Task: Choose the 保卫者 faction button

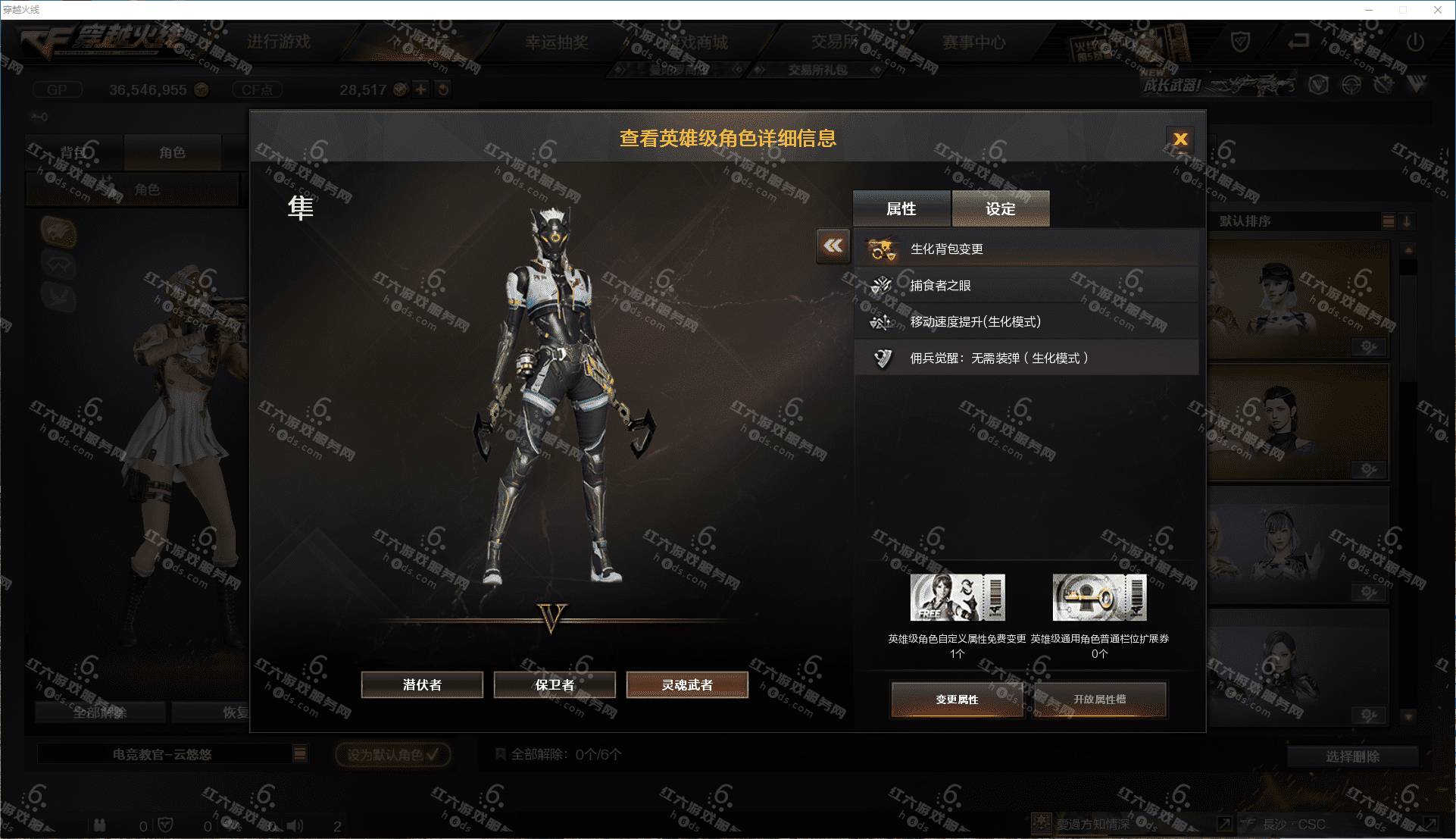Action: [x=555, y=685]
